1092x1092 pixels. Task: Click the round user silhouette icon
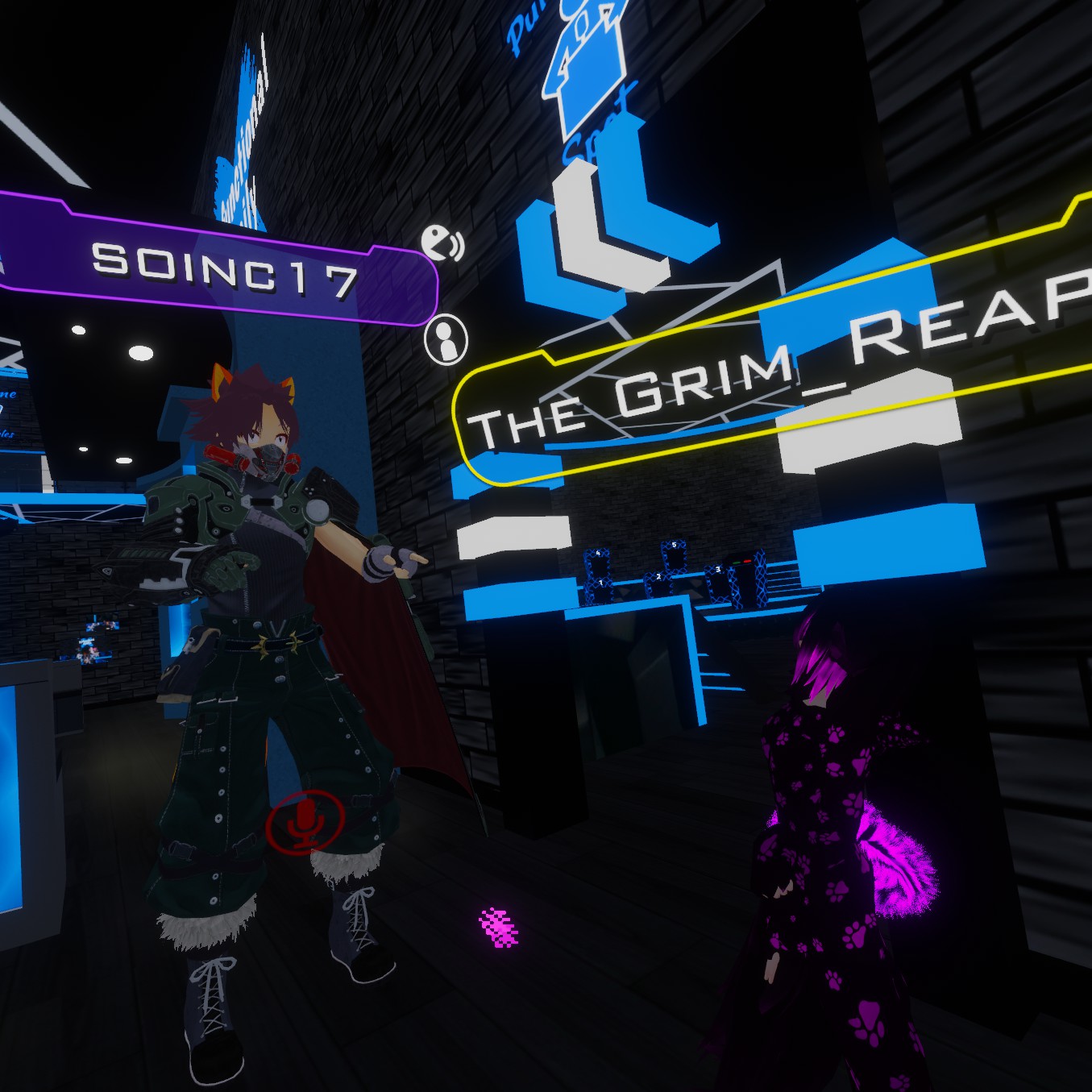click(x=446, y=339)
